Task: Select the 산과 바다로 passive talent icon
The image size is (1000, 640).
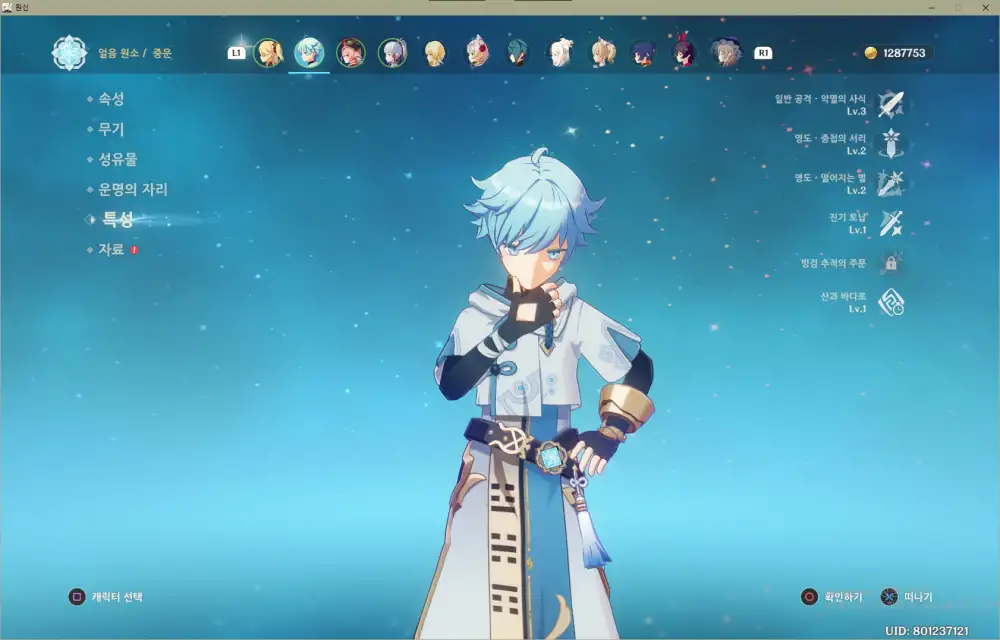Action: point(890,303)
